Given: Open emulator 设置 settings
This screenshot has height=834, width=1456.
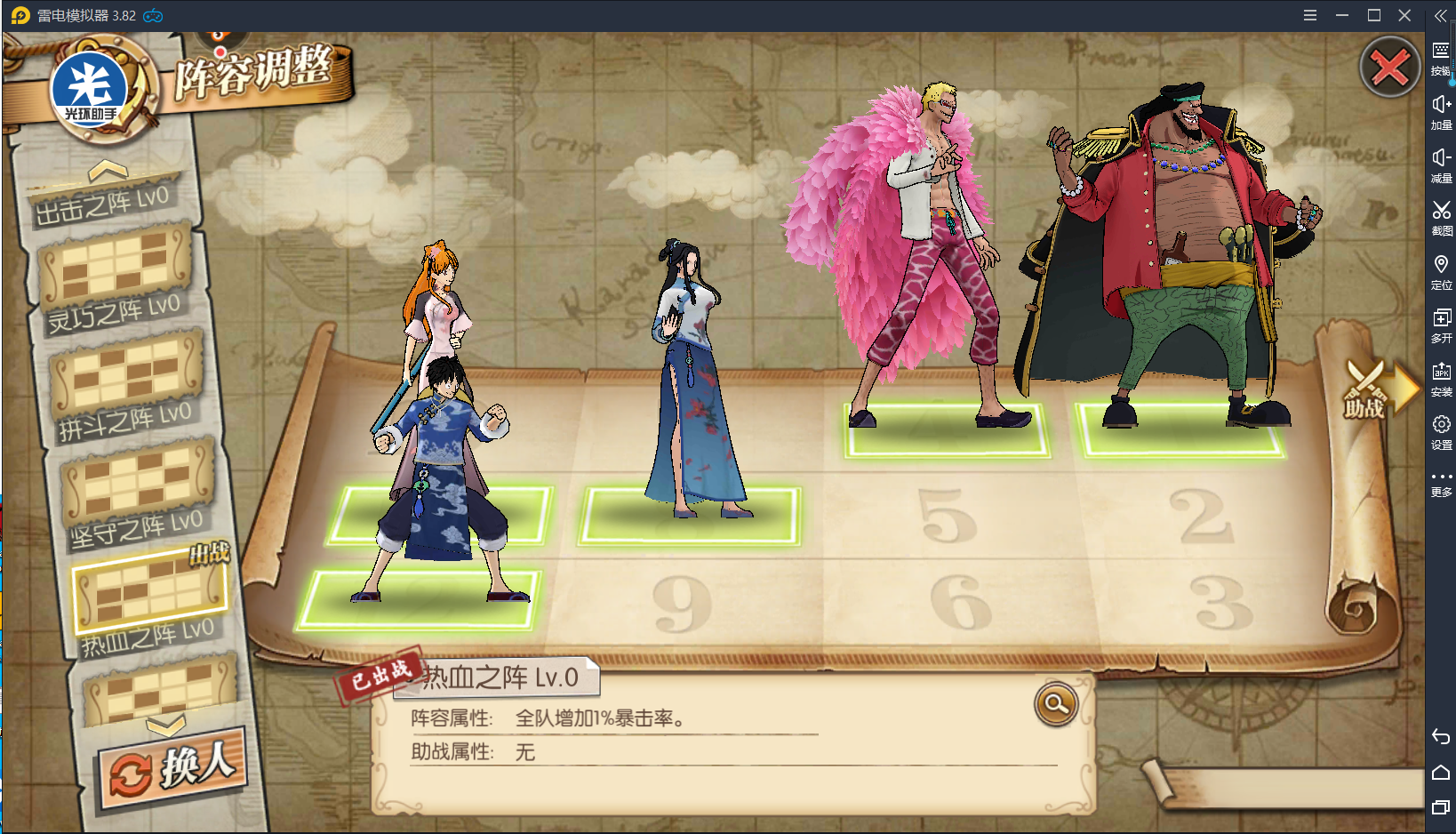Looking at the screenshot, I should 1441,431.
